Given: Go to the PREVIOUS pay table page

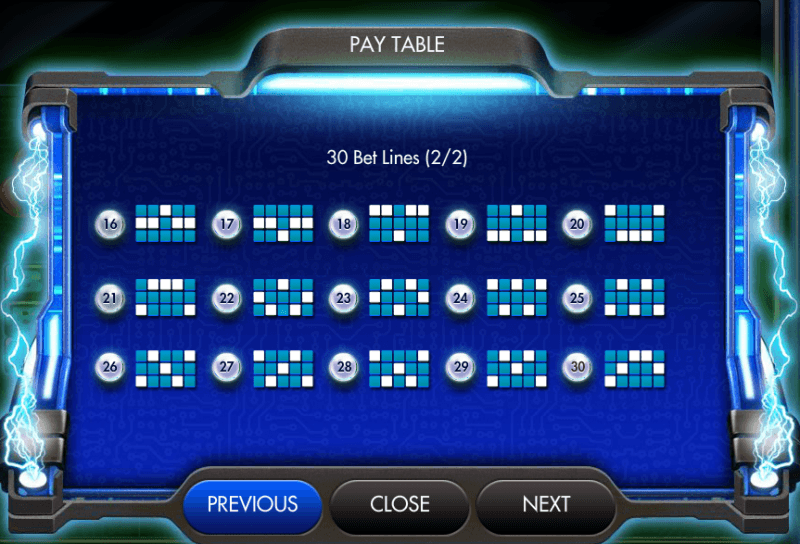Looking at the screenshot, I should (252, 504).
